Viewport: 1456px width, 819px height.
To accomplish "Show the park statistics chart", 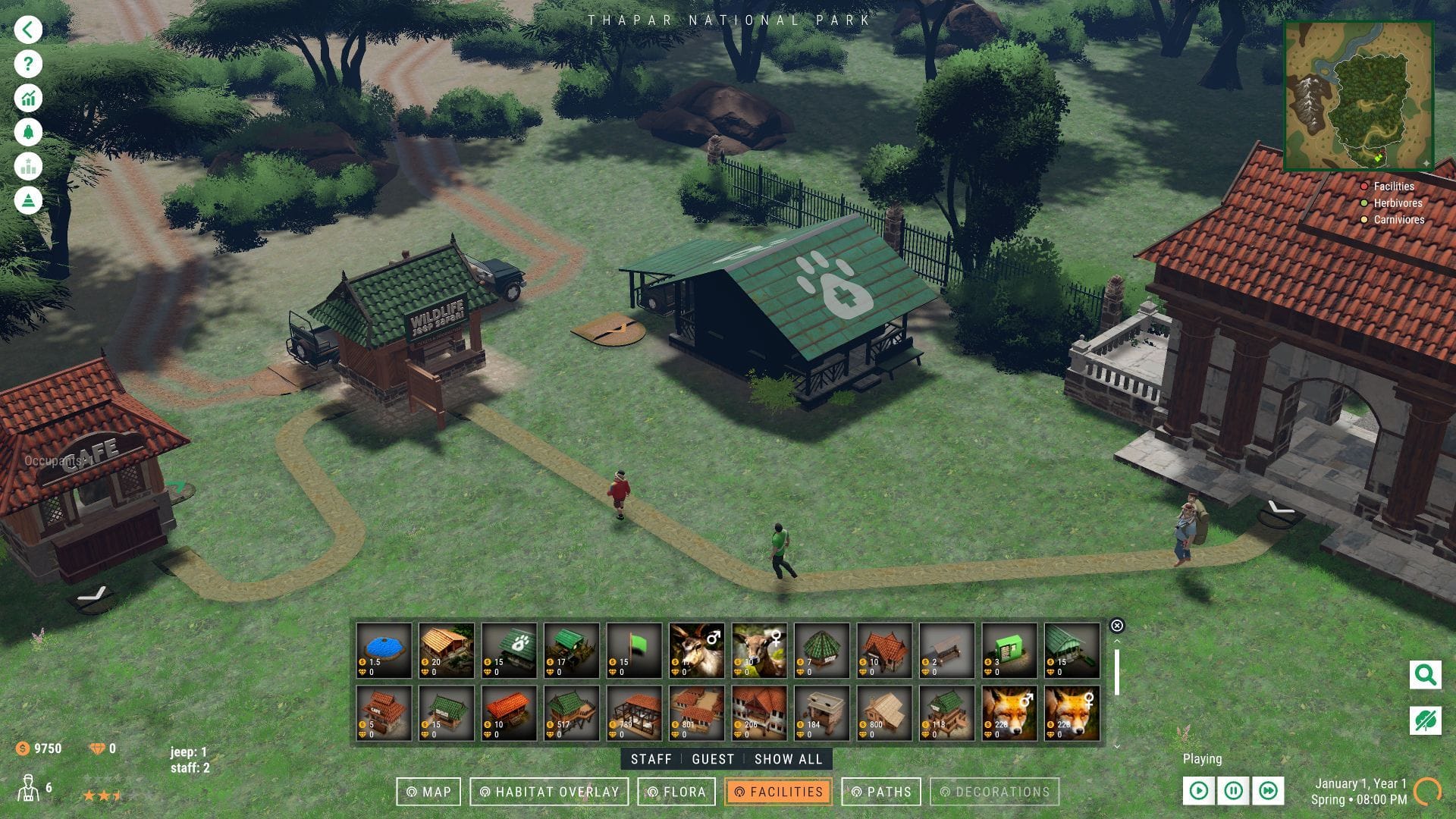I will click(28, 99).
